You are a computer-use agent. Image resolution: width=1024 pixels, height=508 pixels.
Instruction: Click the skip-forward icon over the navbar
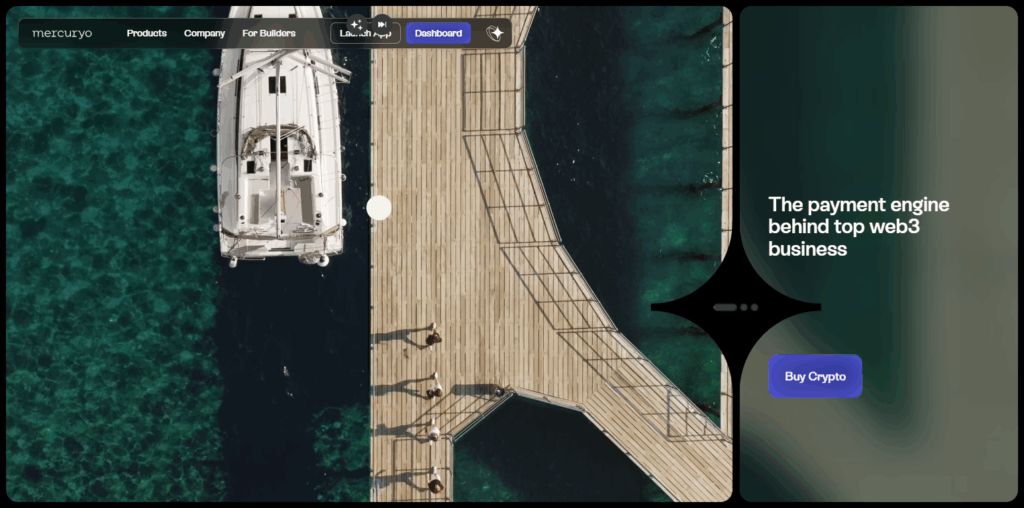(x=381, y=23)
